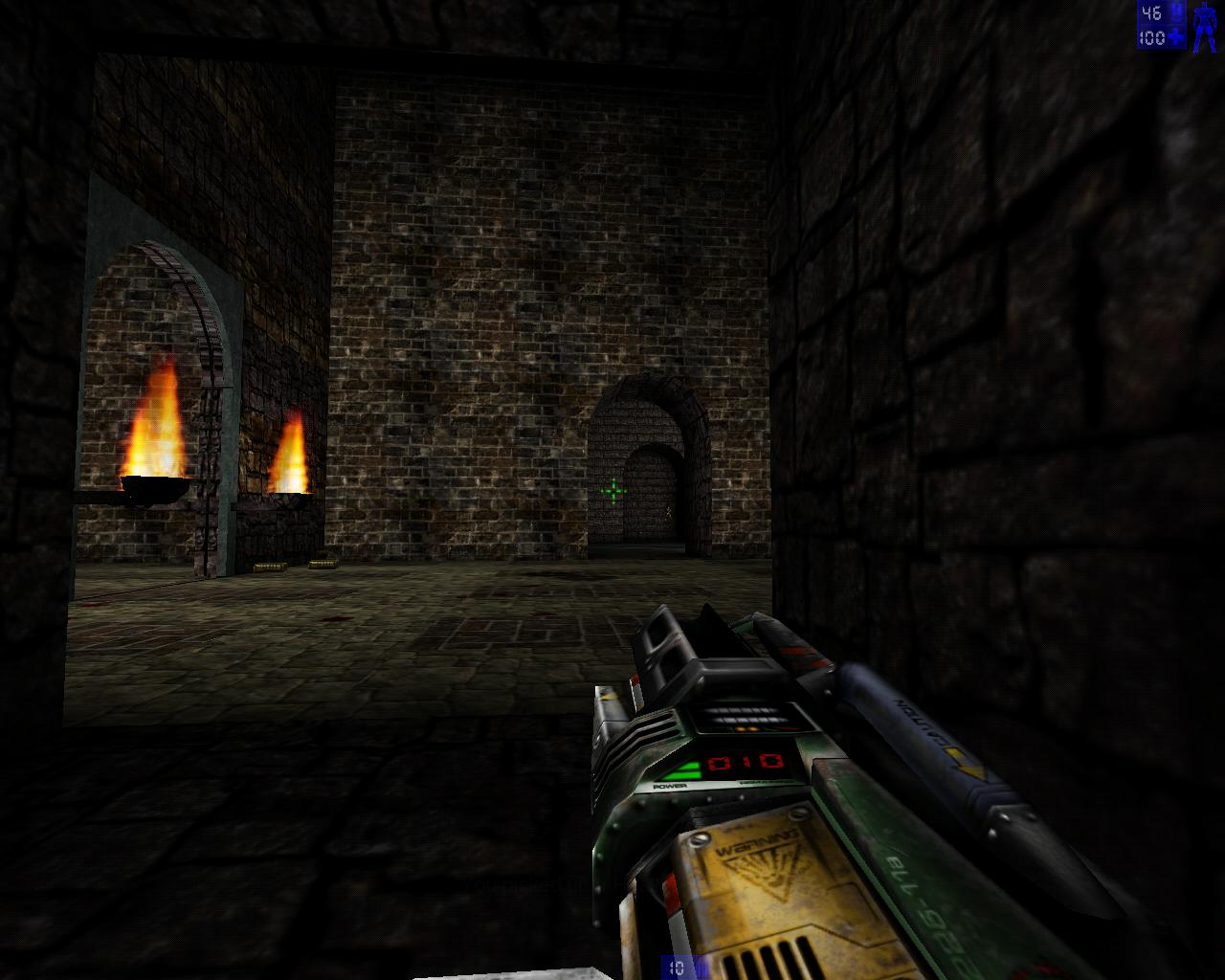Expand the health display showing 100
Screen dimensions: 1225x980
point(1151,37)
